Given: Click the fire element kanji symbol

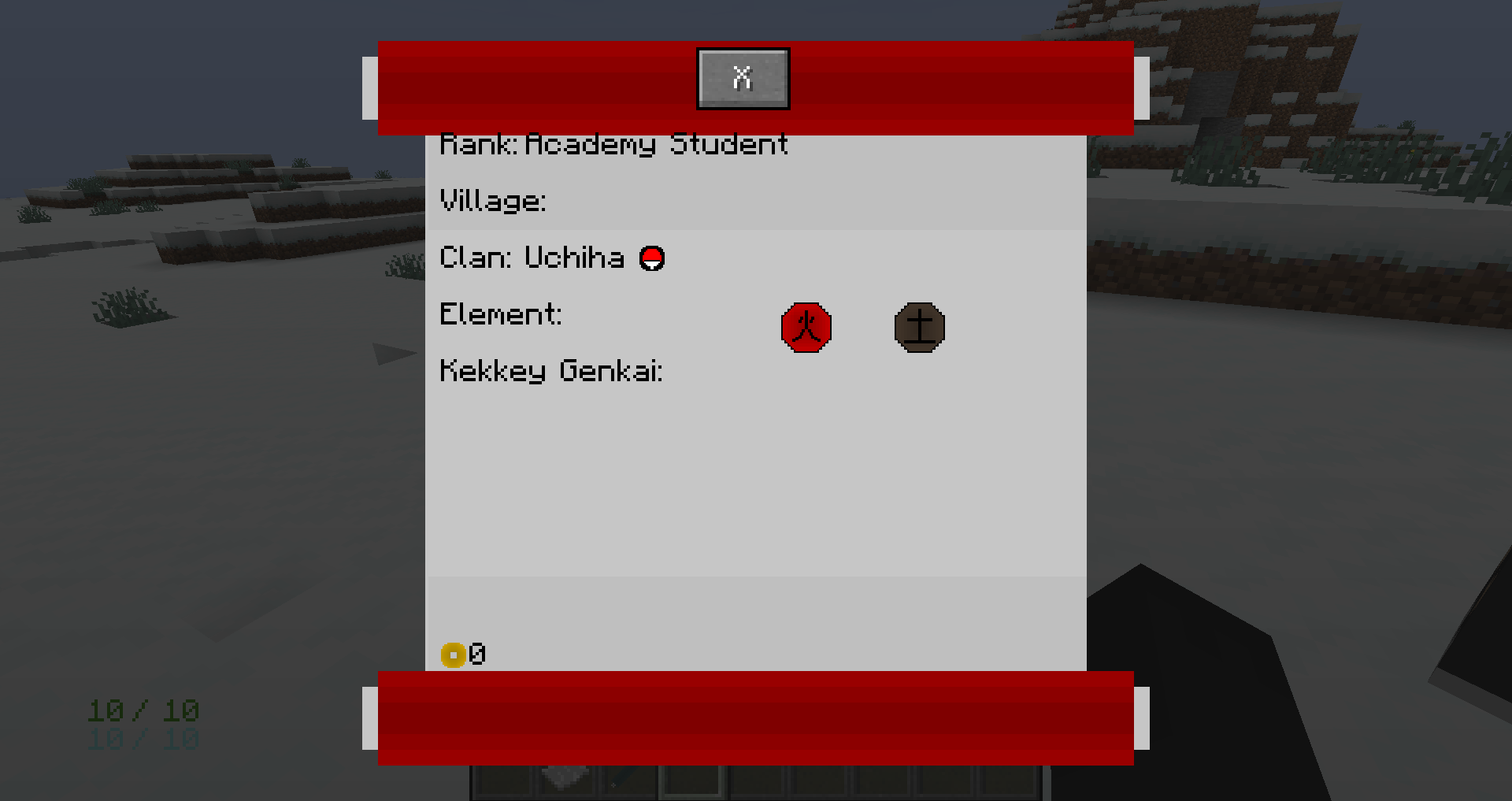Looking at the screenshot, I should click(806, 328).
